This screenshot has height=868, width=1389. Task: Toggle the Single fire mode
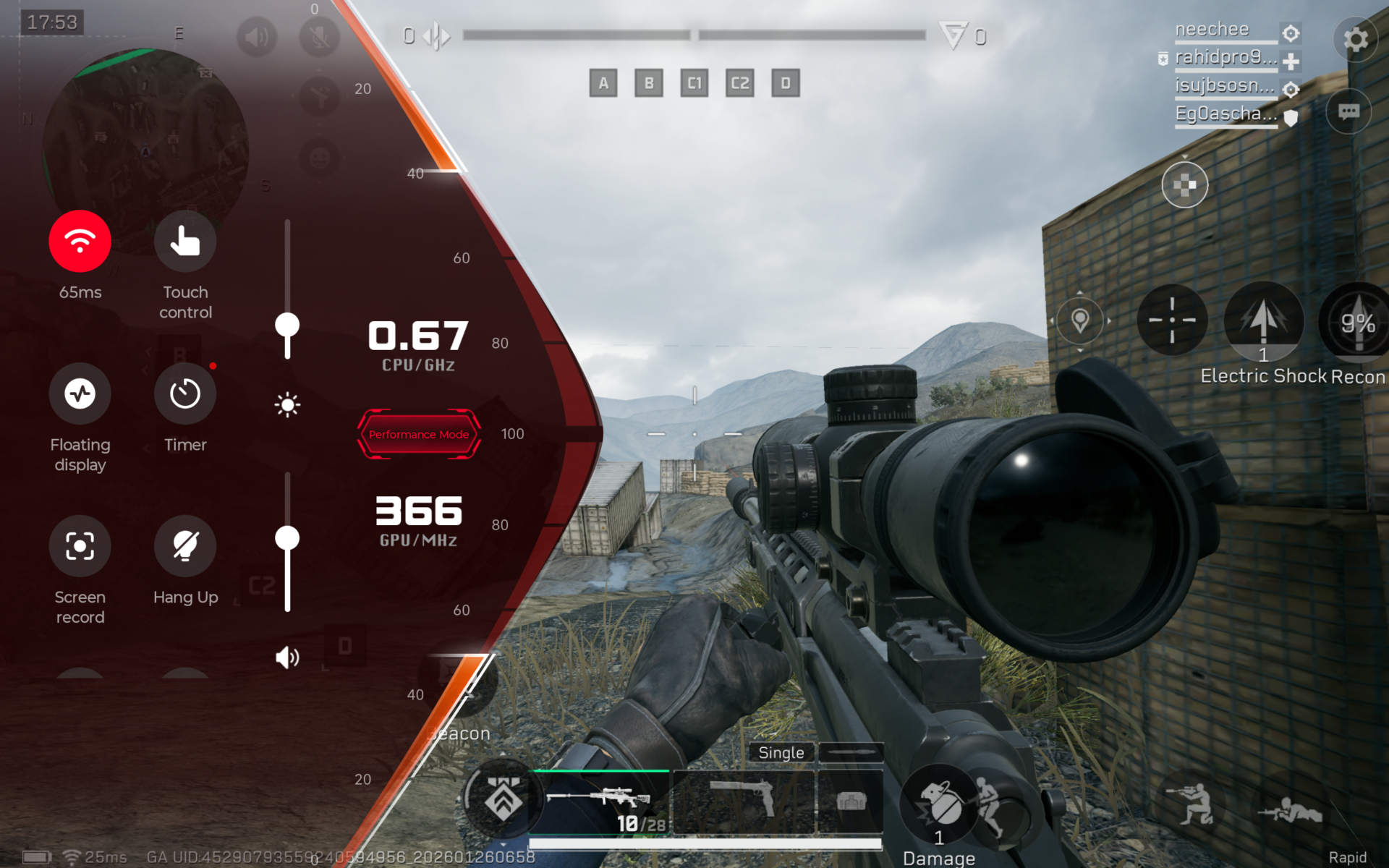[x=781, y=752]
